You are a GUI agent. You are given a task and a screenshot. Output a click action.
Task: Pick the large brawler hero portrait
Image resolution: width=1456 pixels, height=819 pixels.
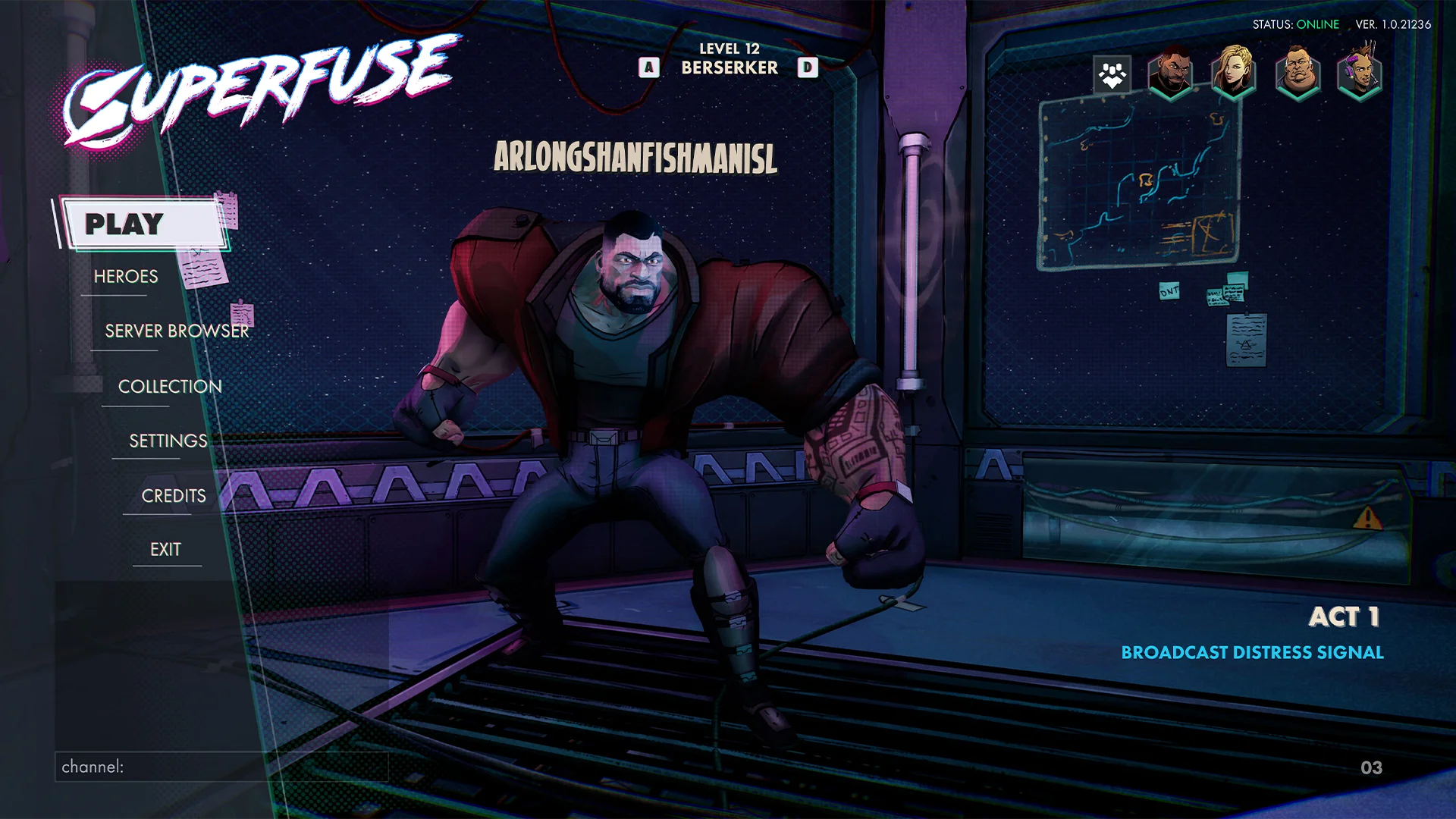(1297, 72)
